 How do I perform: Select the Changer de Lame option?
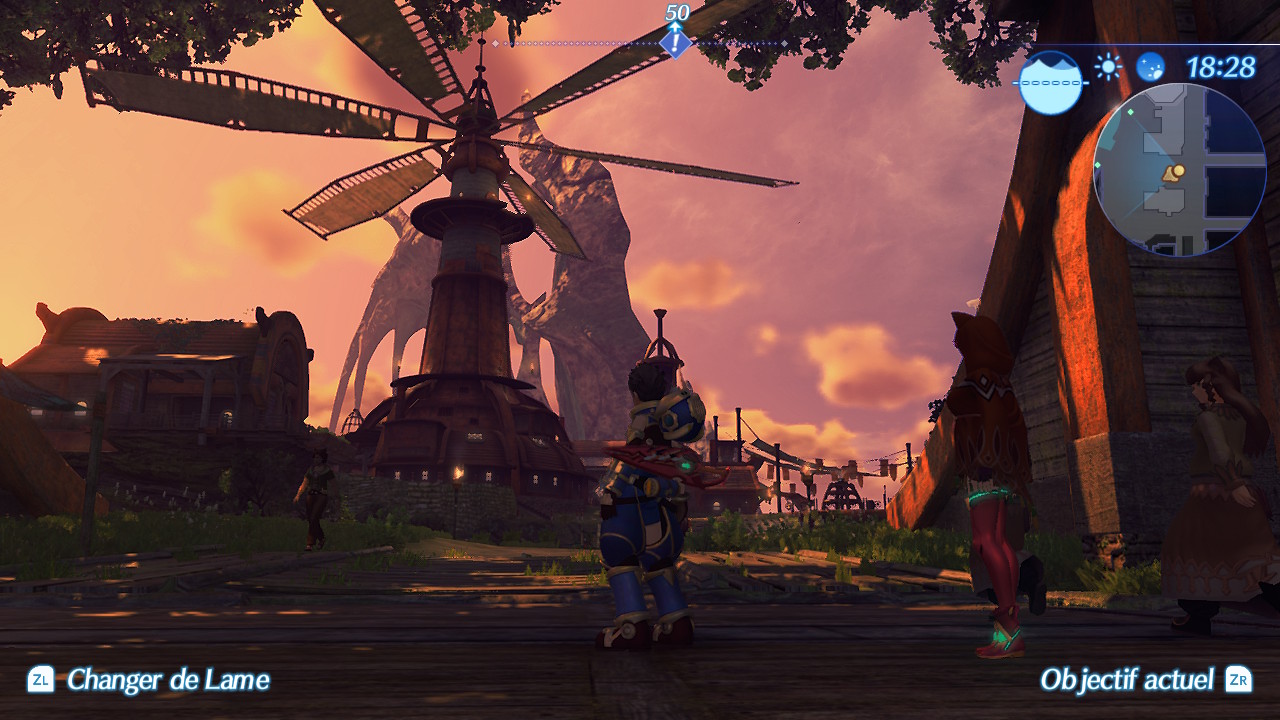(x=149, y=681)
